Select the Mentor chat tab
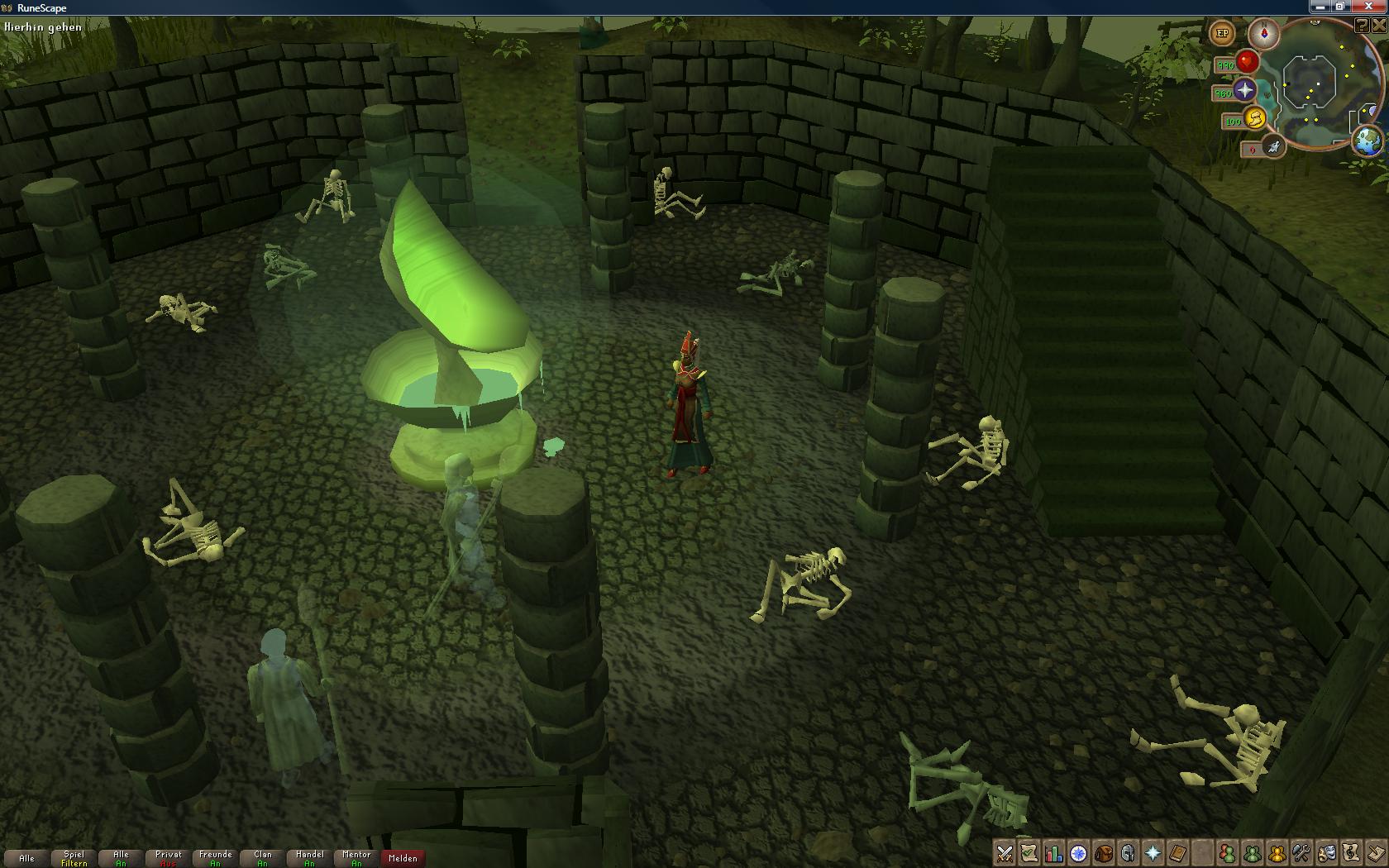 356,858
